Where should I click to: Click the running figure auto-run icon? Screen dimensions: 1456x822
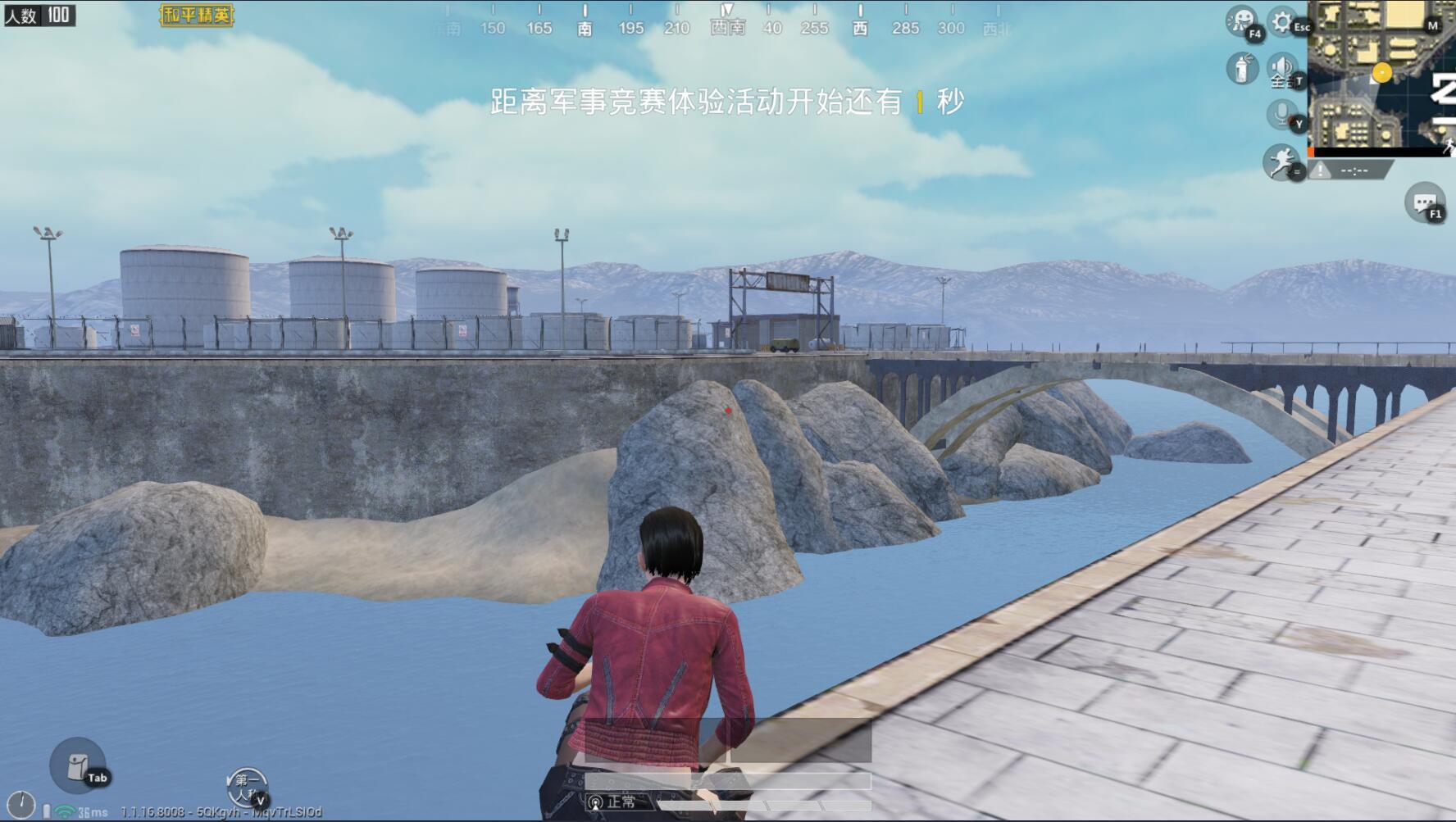[x=1281, y=161]
